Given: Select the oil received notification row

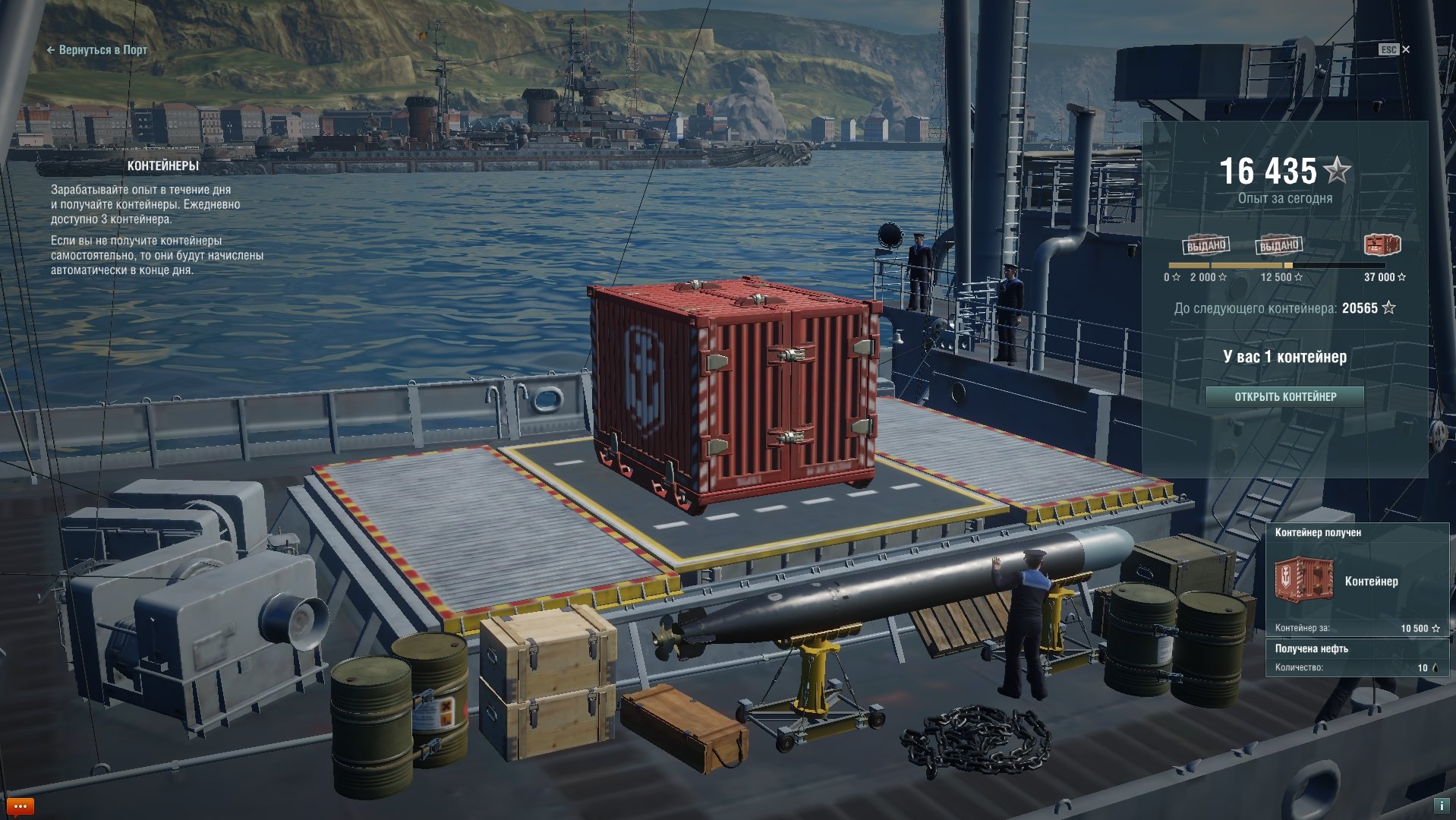Looking at the screenshot, I should click(1356, 658).
